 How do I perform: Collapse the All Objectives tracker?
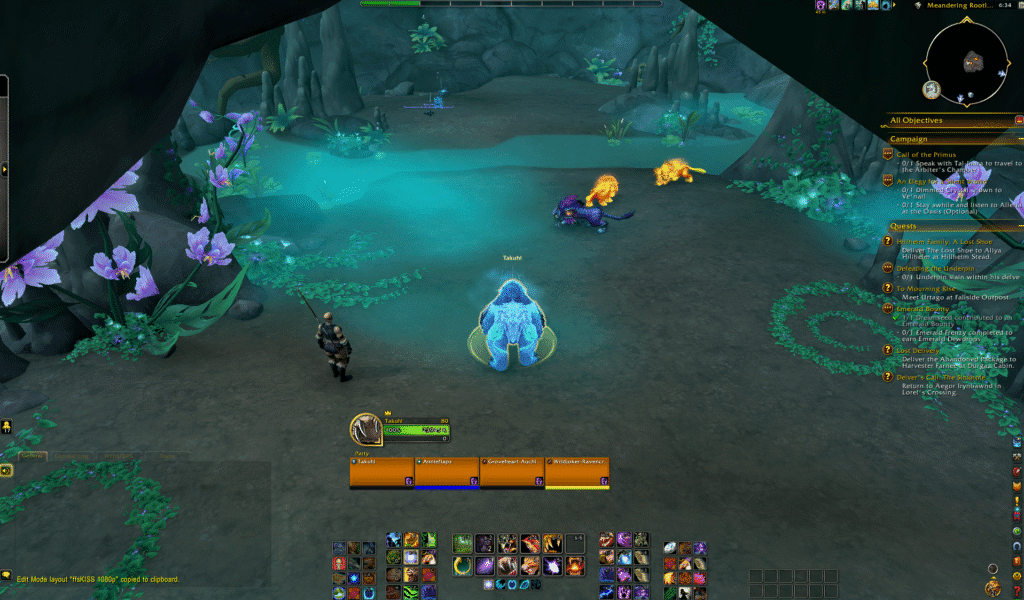1018,120
